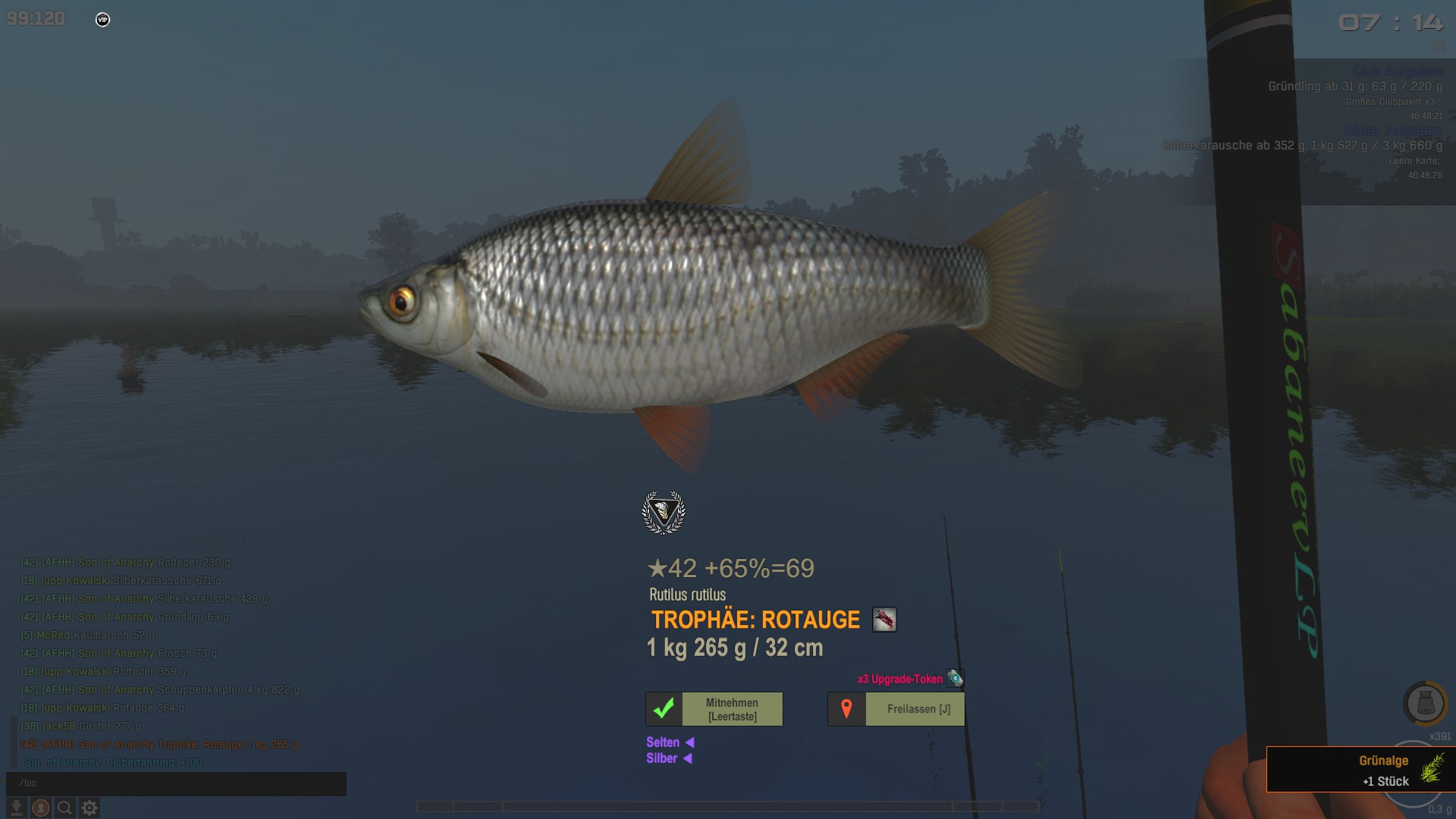Open the chat settings gear icon
The height and width of the screenshot is (819, 1456).
[x=89, y=808]
